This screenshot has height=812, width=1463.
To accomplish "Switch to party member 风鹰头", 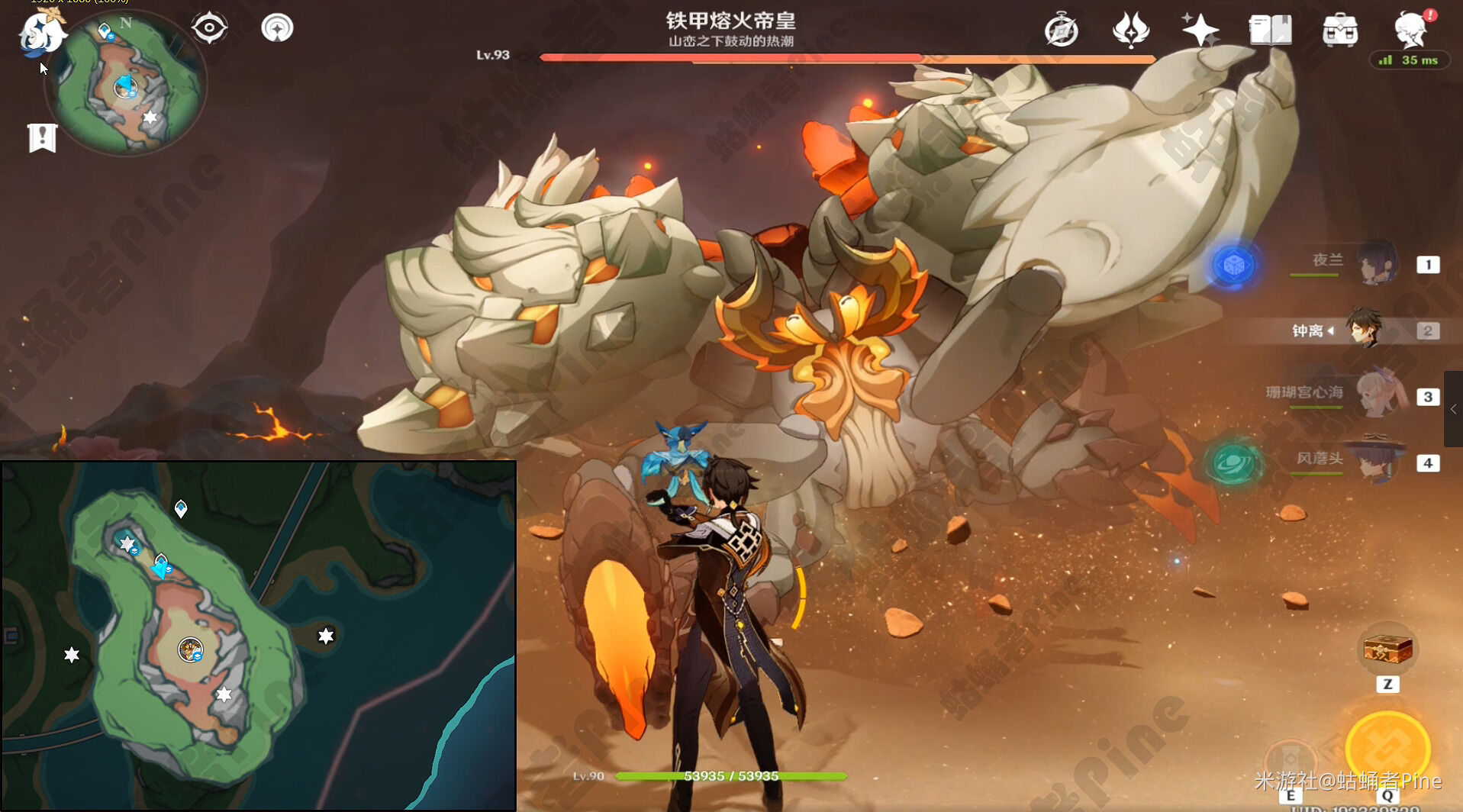I will tap(1378, 461).
